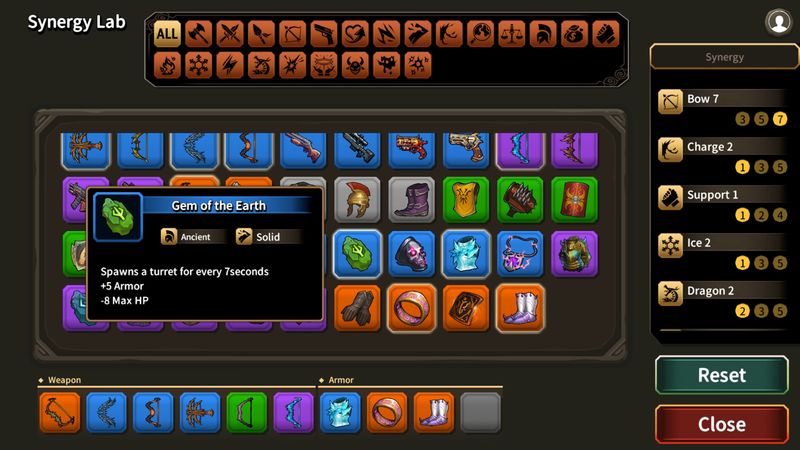Viewport: 800px width, 450px height.
Task: Close the Synergy Lab
Action: tap(721, 424)
